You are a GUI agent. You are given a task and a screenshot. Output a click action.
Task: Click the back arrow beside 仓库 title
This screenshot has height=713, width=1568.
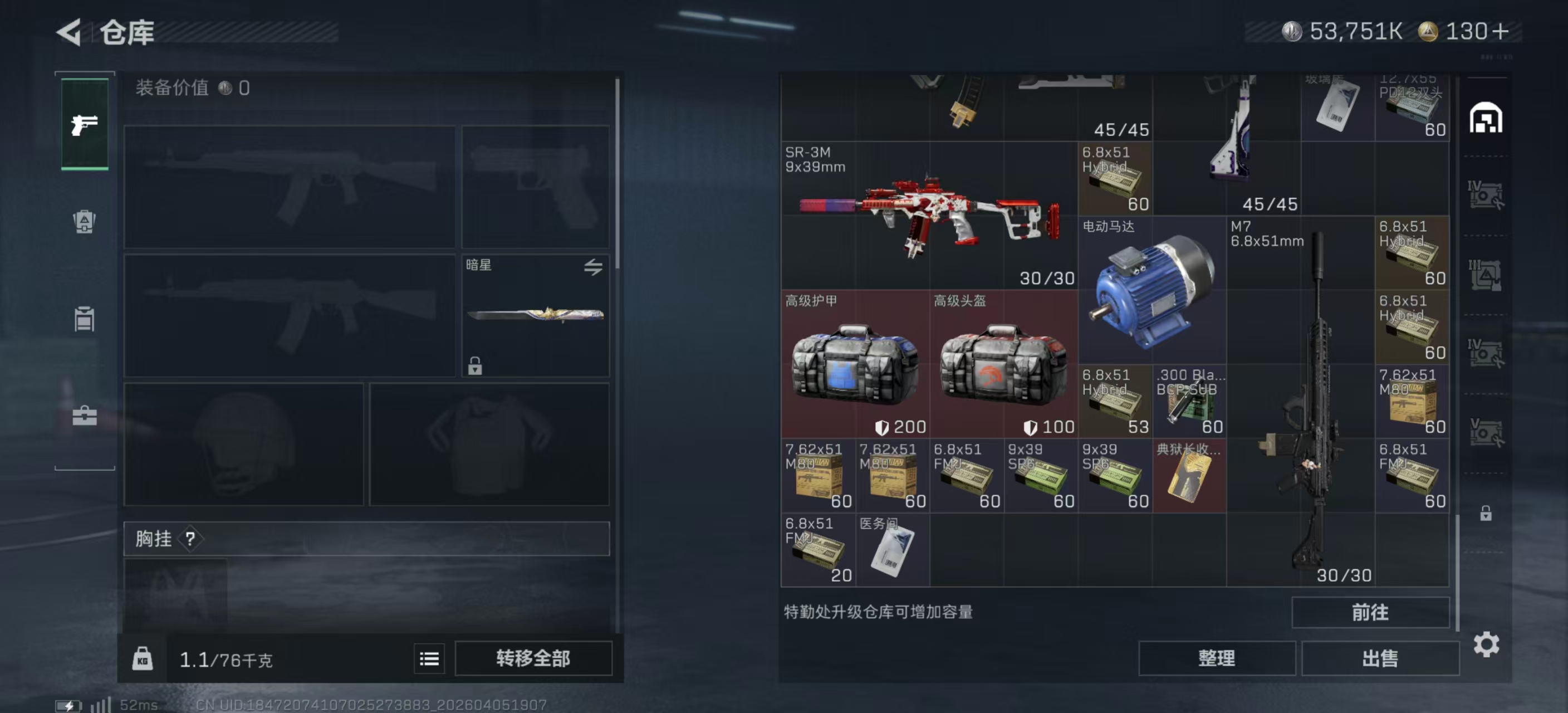click(68, 32)
